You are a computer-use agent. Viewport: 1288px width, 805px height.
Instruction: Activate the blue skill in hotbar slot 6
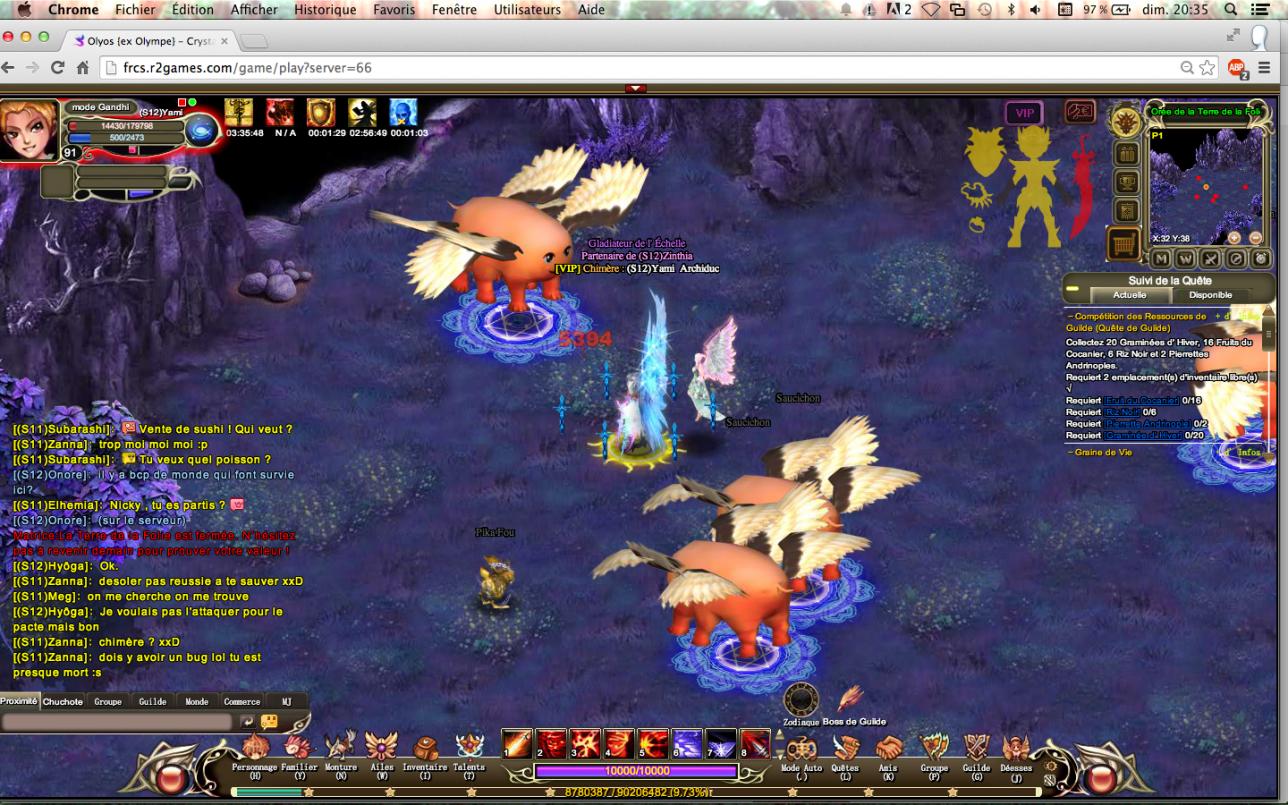[686, 744]
